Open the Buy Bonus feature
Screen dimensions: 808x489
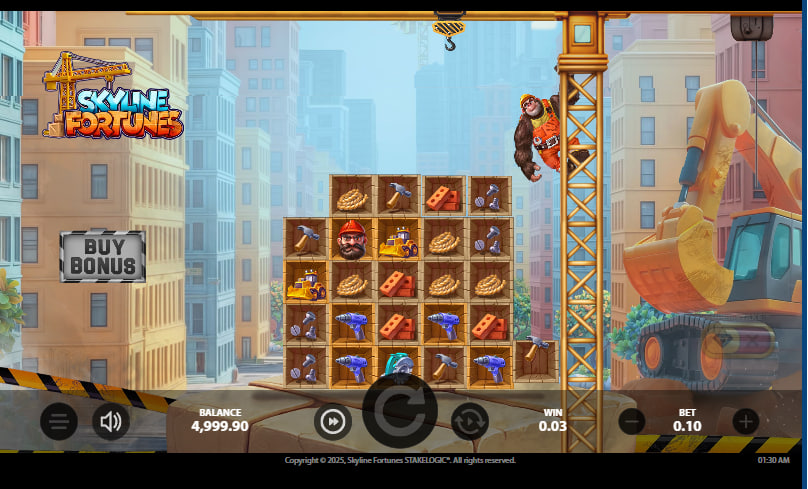click(102, 256)
